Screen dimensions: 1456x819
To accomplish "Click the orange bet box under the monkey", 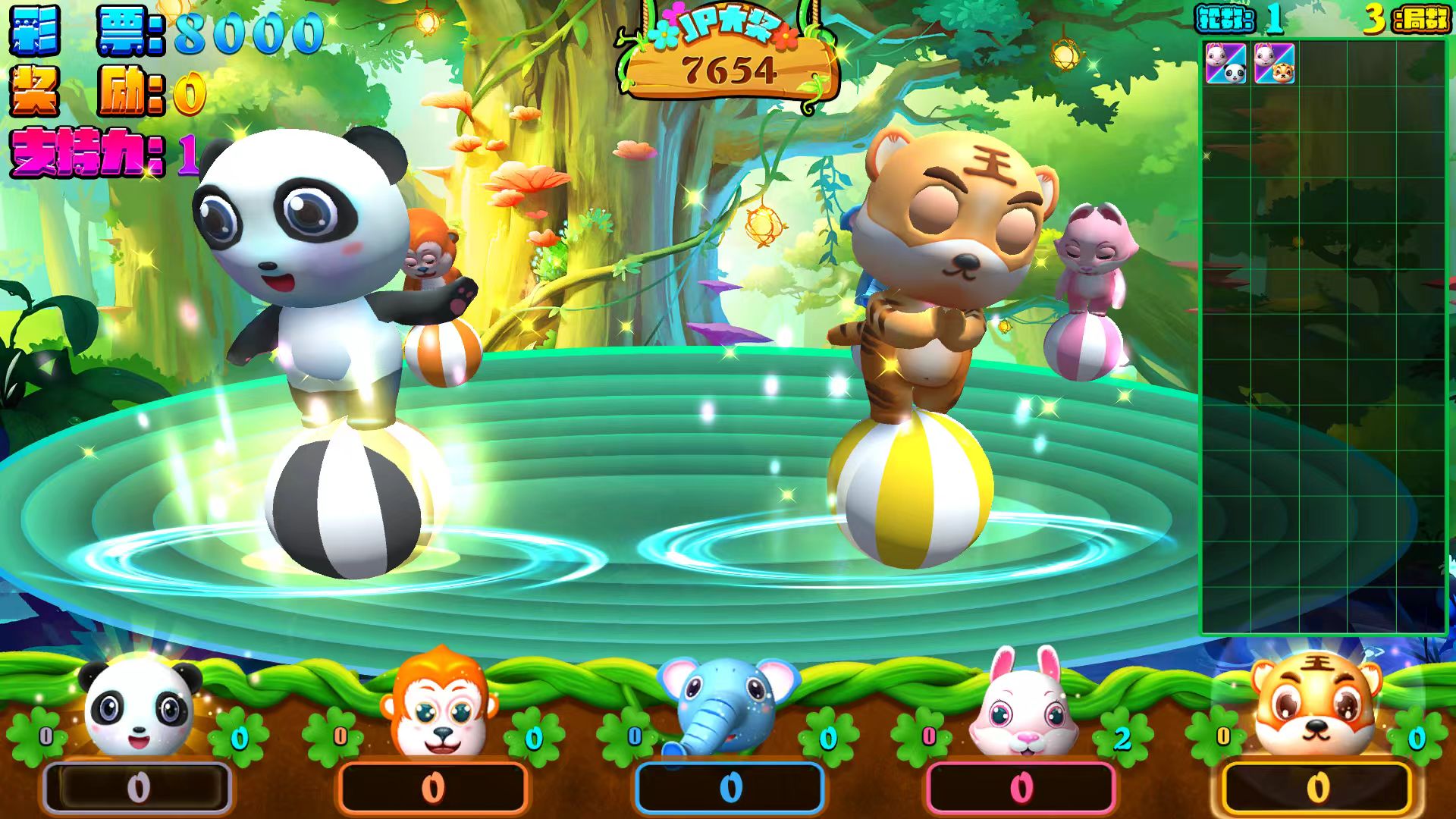I will tap(433, 788).
